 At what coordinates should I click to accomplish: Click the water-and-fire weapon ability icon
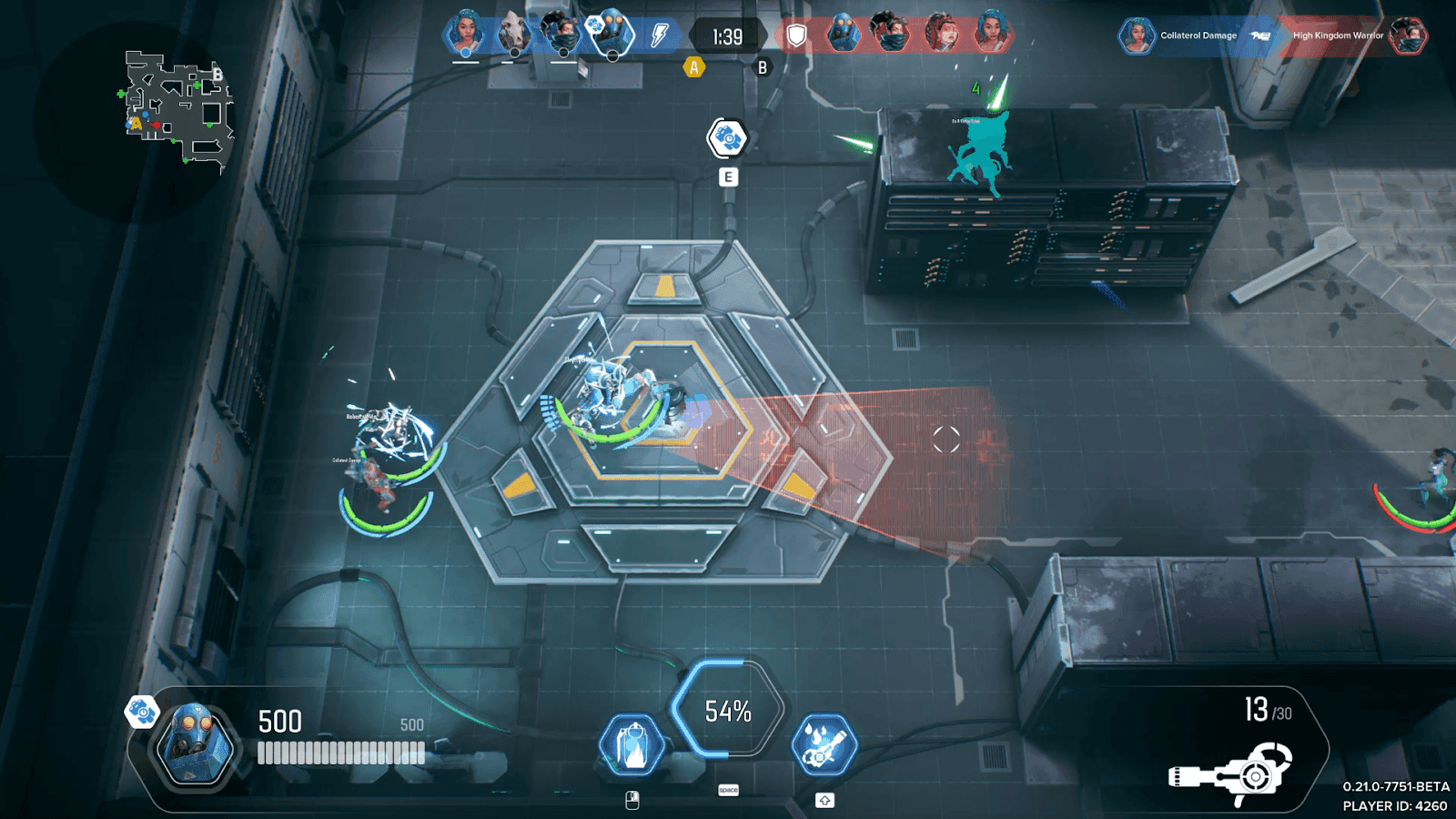pos(826,743)
